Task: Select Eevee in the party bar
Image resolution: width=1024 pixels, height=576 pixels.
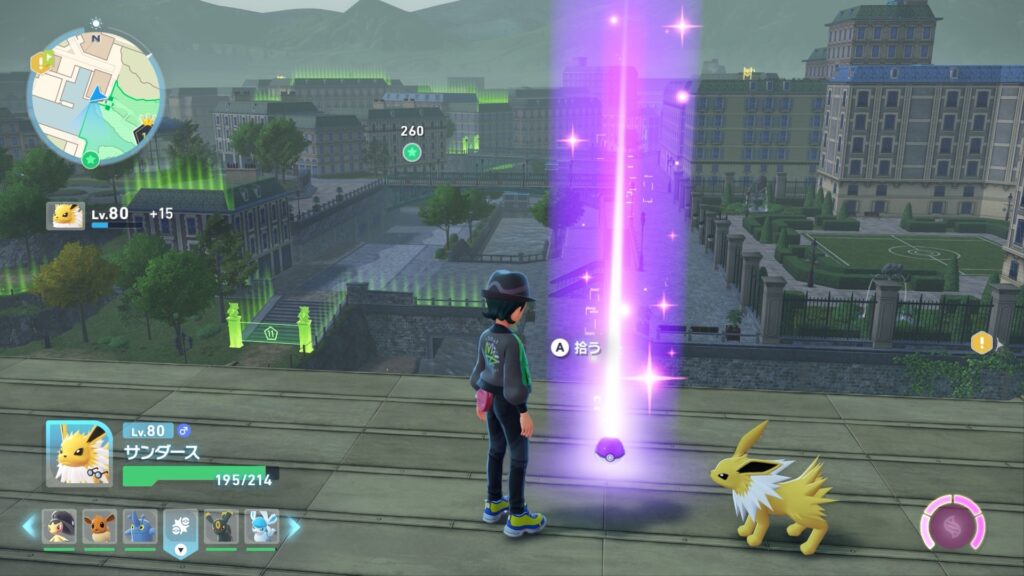Action: pyautogui.click(x=99, y=526)
